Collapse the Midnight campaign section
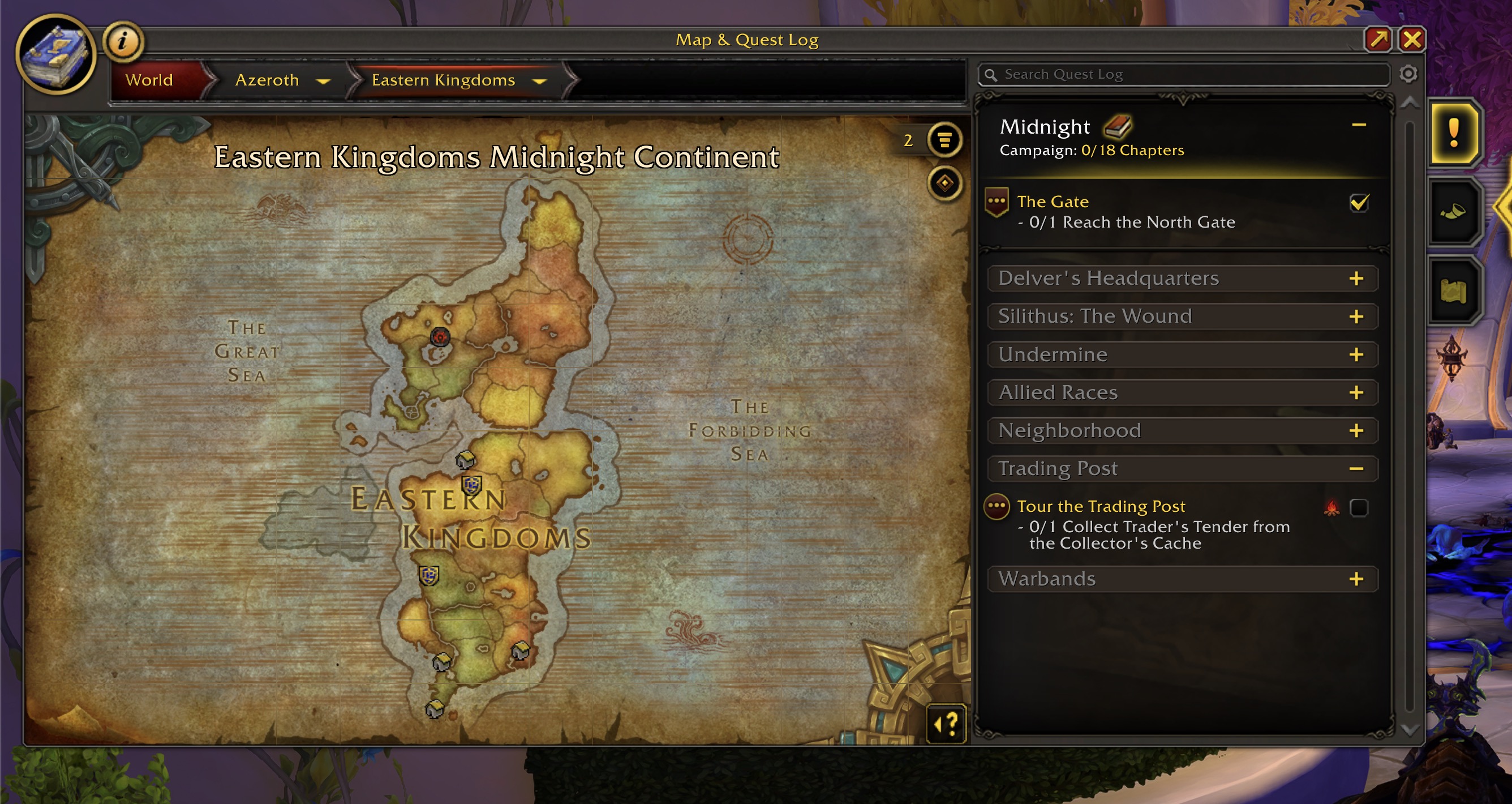The width and height of the screenshot is (1512, 804). pyautogui.click(x=1359, y=125)
